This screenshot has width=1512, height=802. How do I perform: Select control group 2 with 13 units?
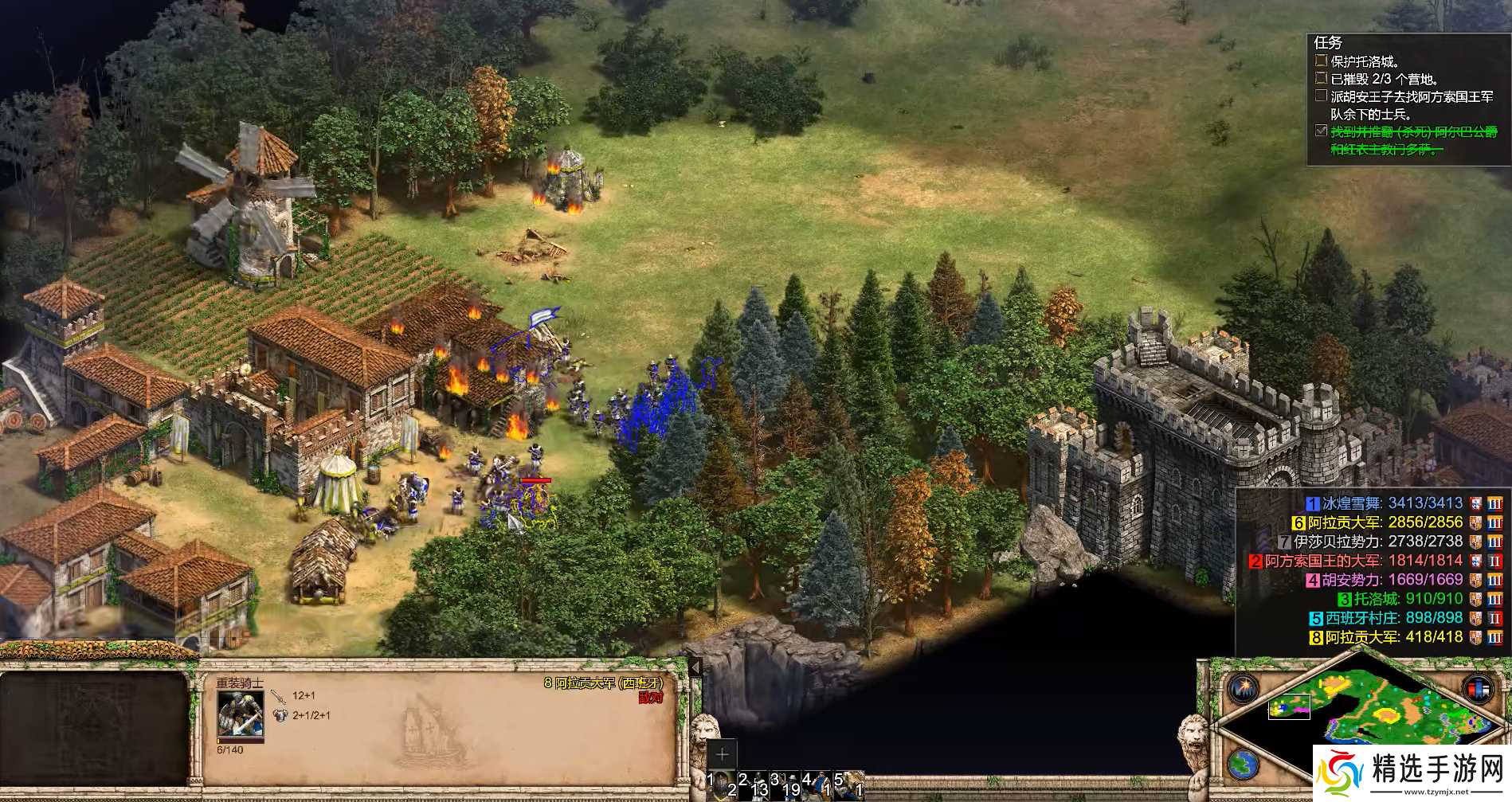click(x=753, y=784)
